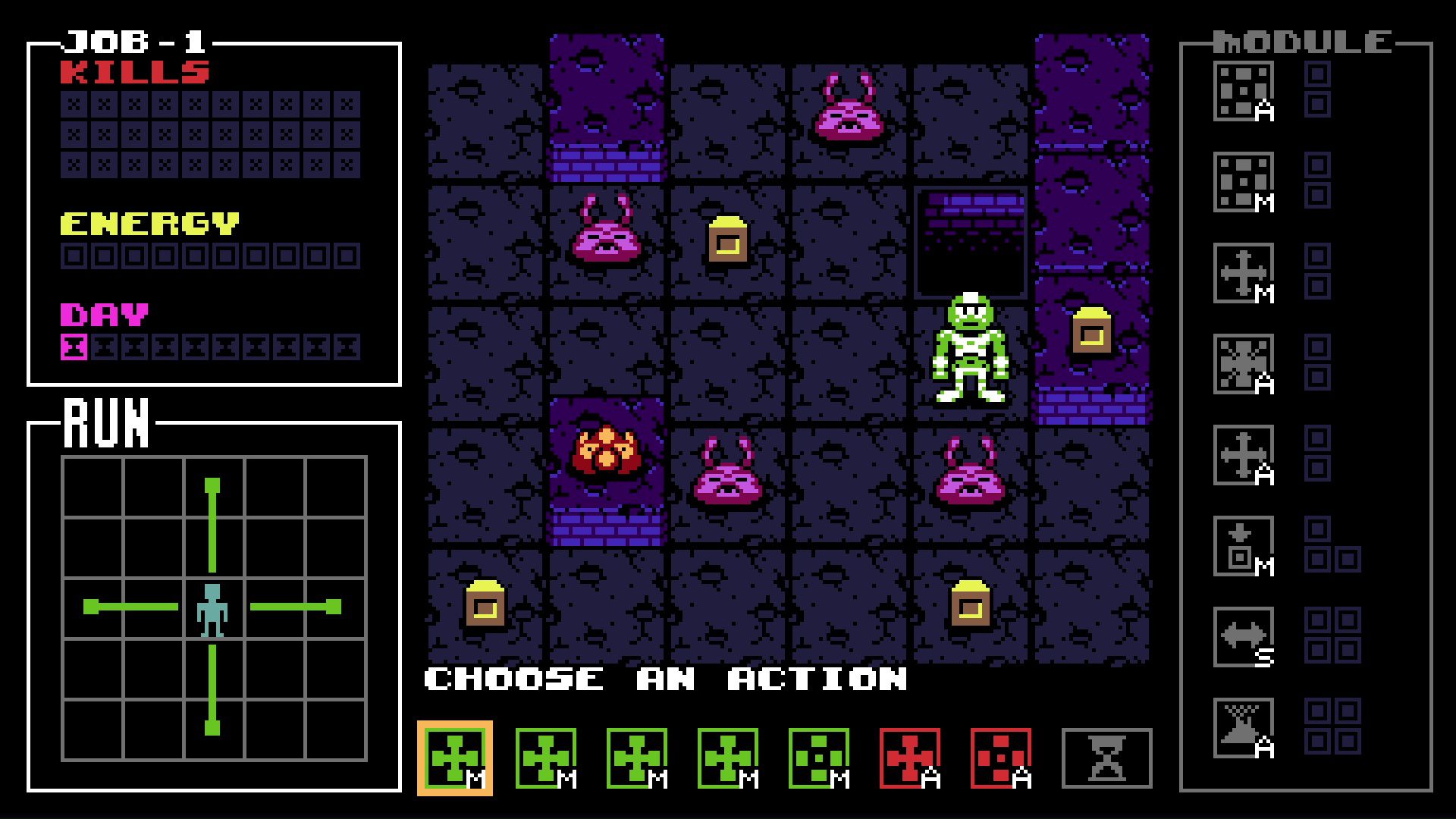Select the dotted-pattern attack module marked A
Image resolution: width=1456 pixels, height=819 pixels.
coord(1244,92)
